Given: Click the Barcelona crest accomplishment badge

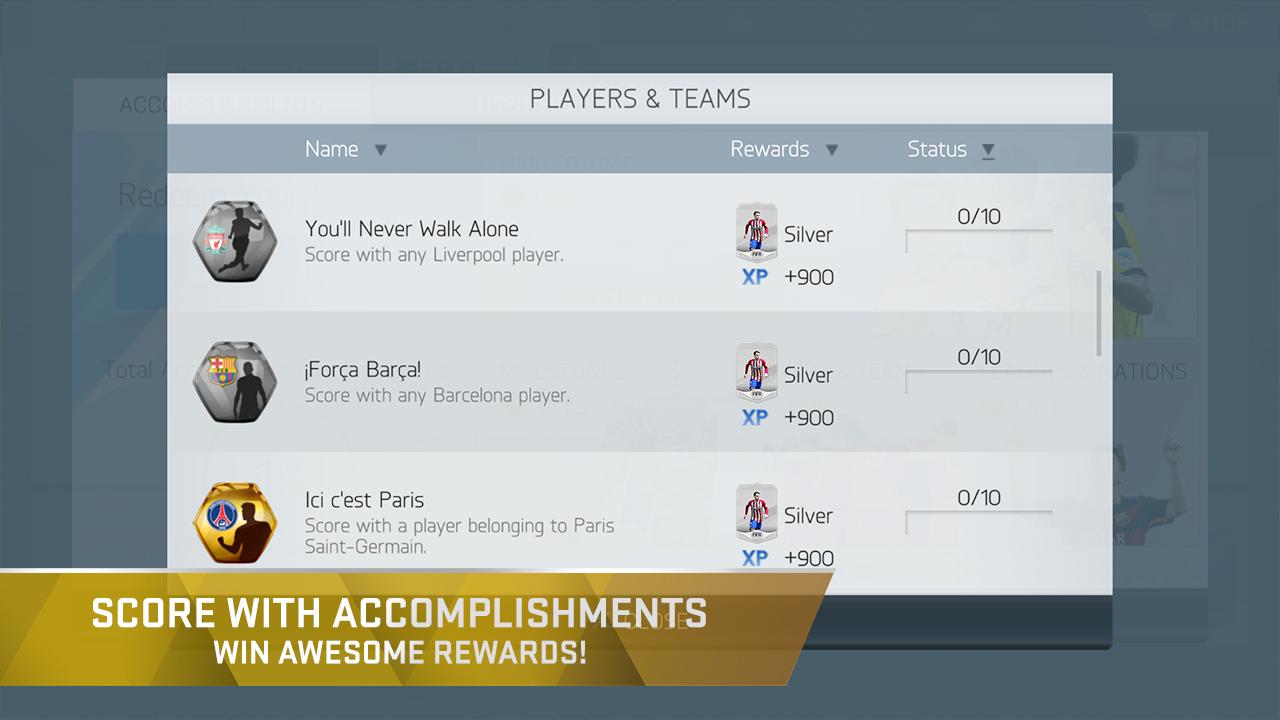Looking at the screenshot, I should pos(234,382).
